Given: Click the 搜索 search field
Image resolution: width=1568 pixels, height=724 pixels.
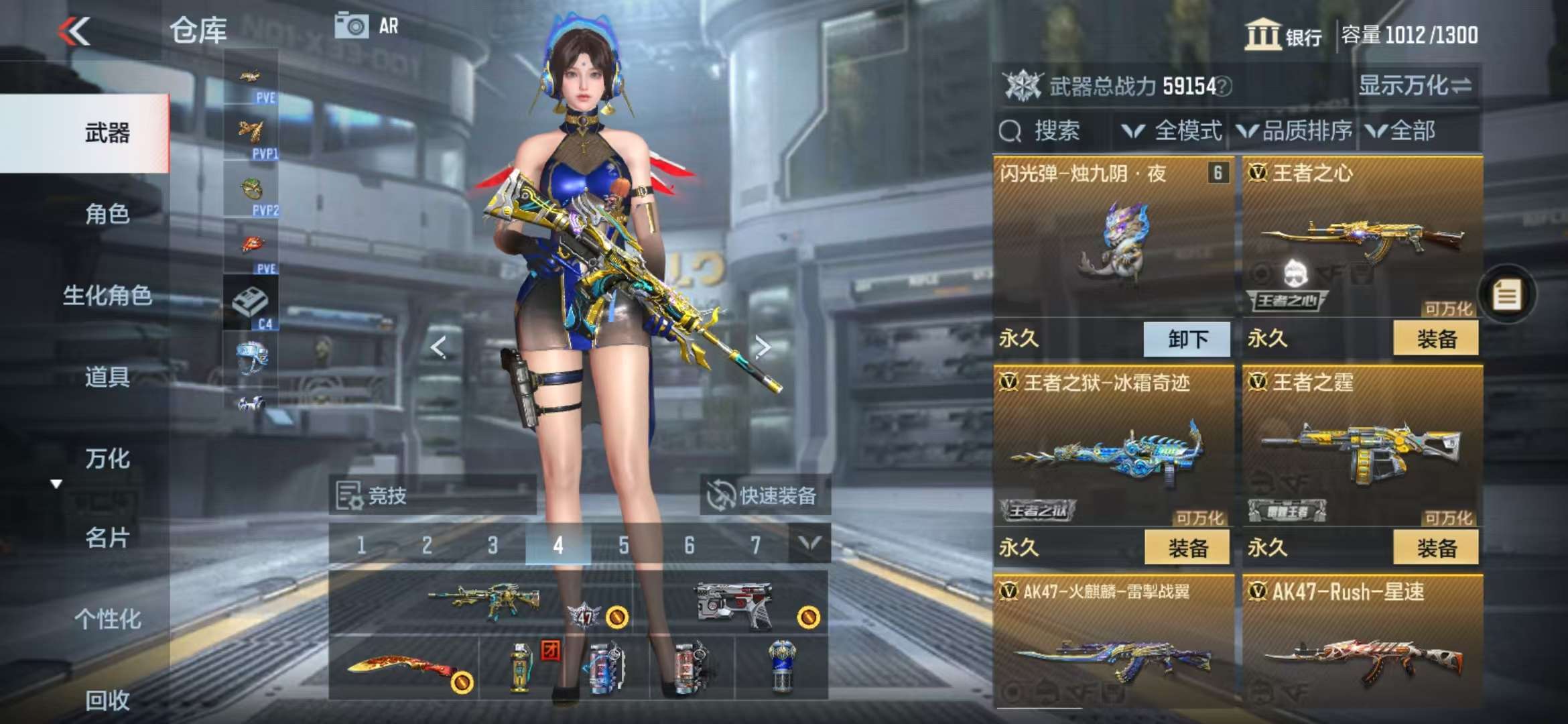Looking at the screenshot, I should 1055,131.
